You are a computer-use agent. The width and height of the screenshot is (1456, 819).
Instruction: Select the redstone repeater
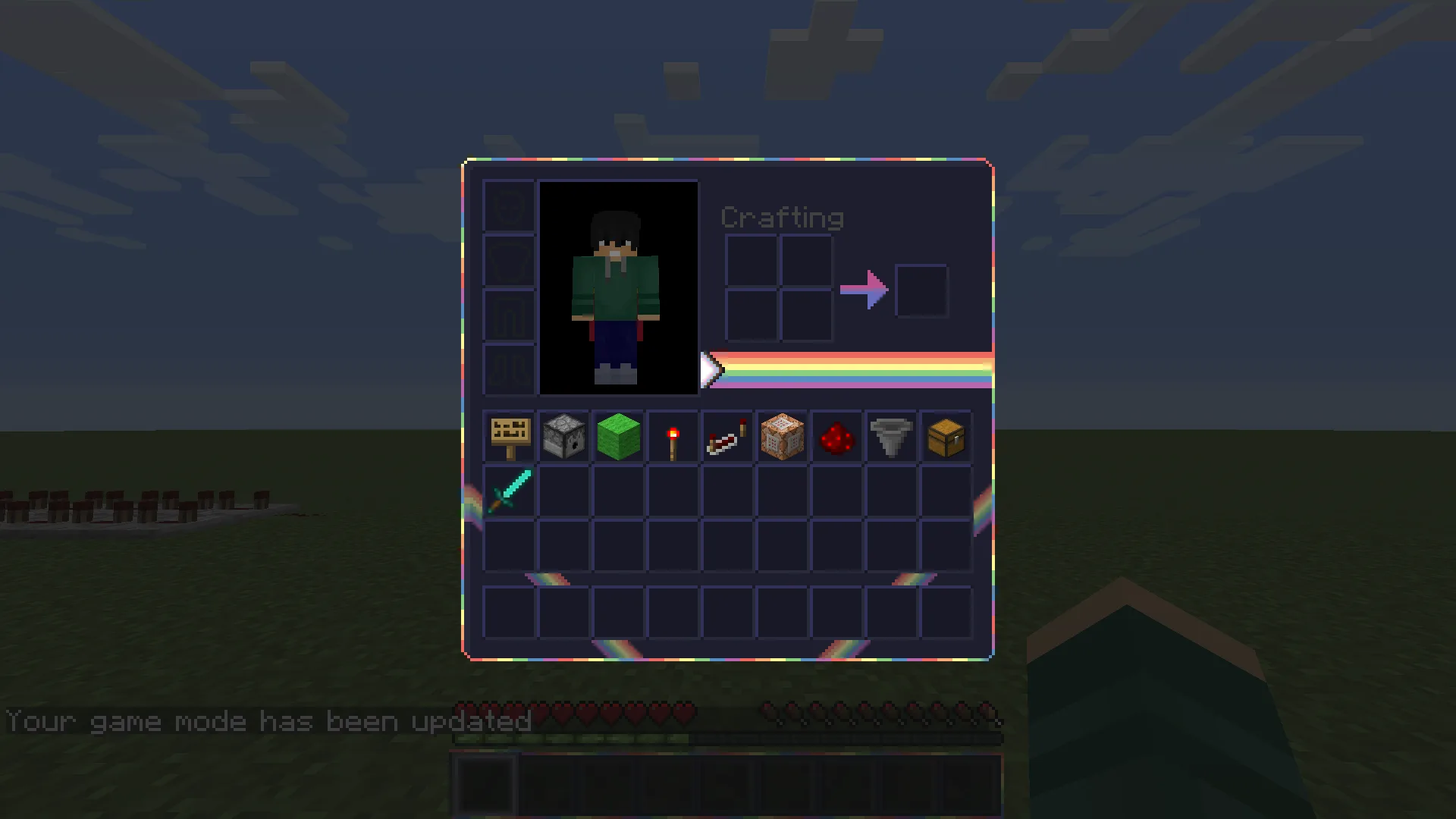click(726, 437)
